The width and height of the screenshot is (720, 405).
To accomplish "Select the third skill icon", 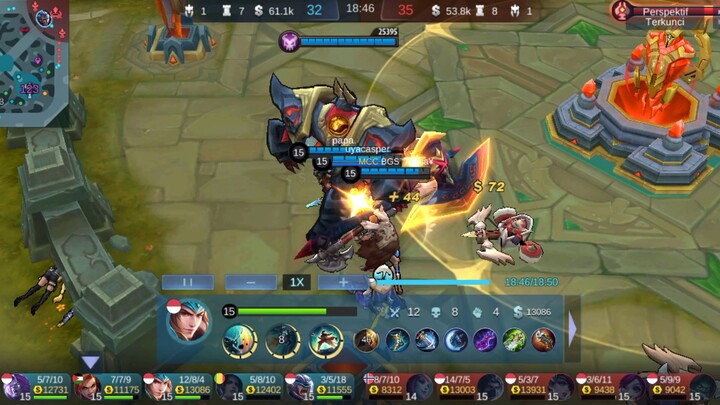I will point(326,341).
